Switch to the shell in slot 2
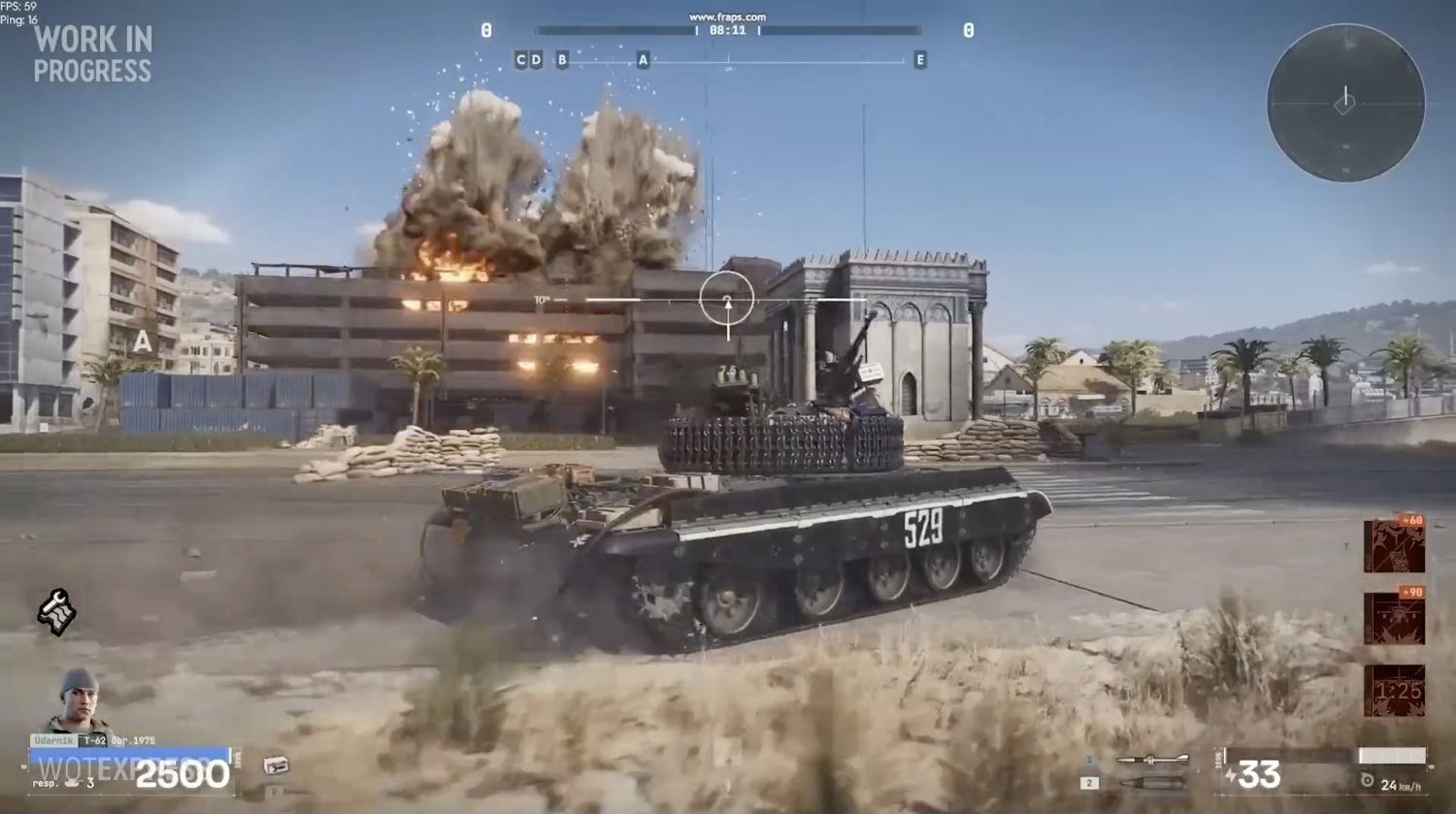Image resolution: width=1456 pixels, height=814 pixels. click(1152, 782)
